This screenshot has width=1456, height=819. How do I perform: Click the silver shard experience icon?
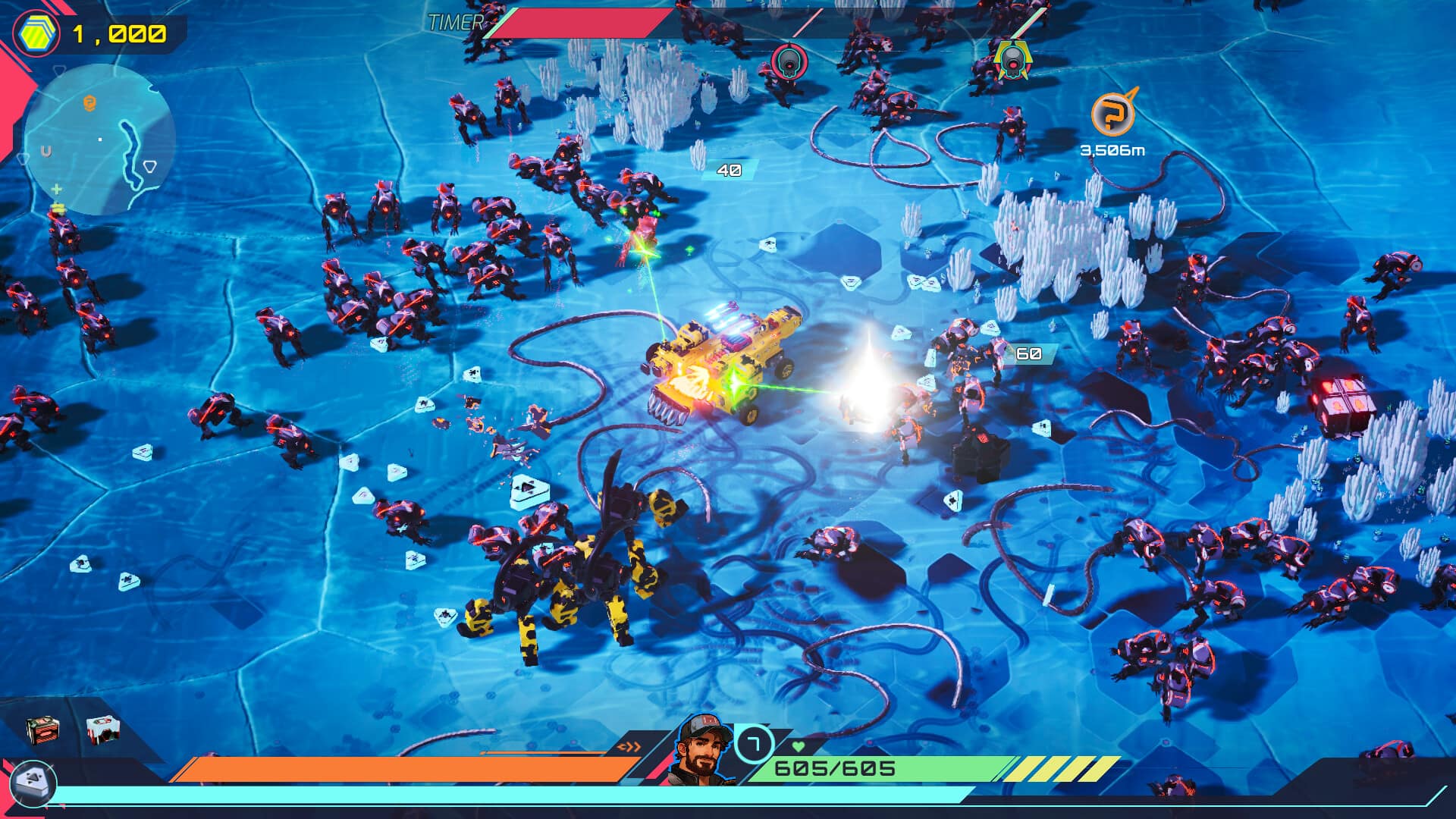point(33,782)
